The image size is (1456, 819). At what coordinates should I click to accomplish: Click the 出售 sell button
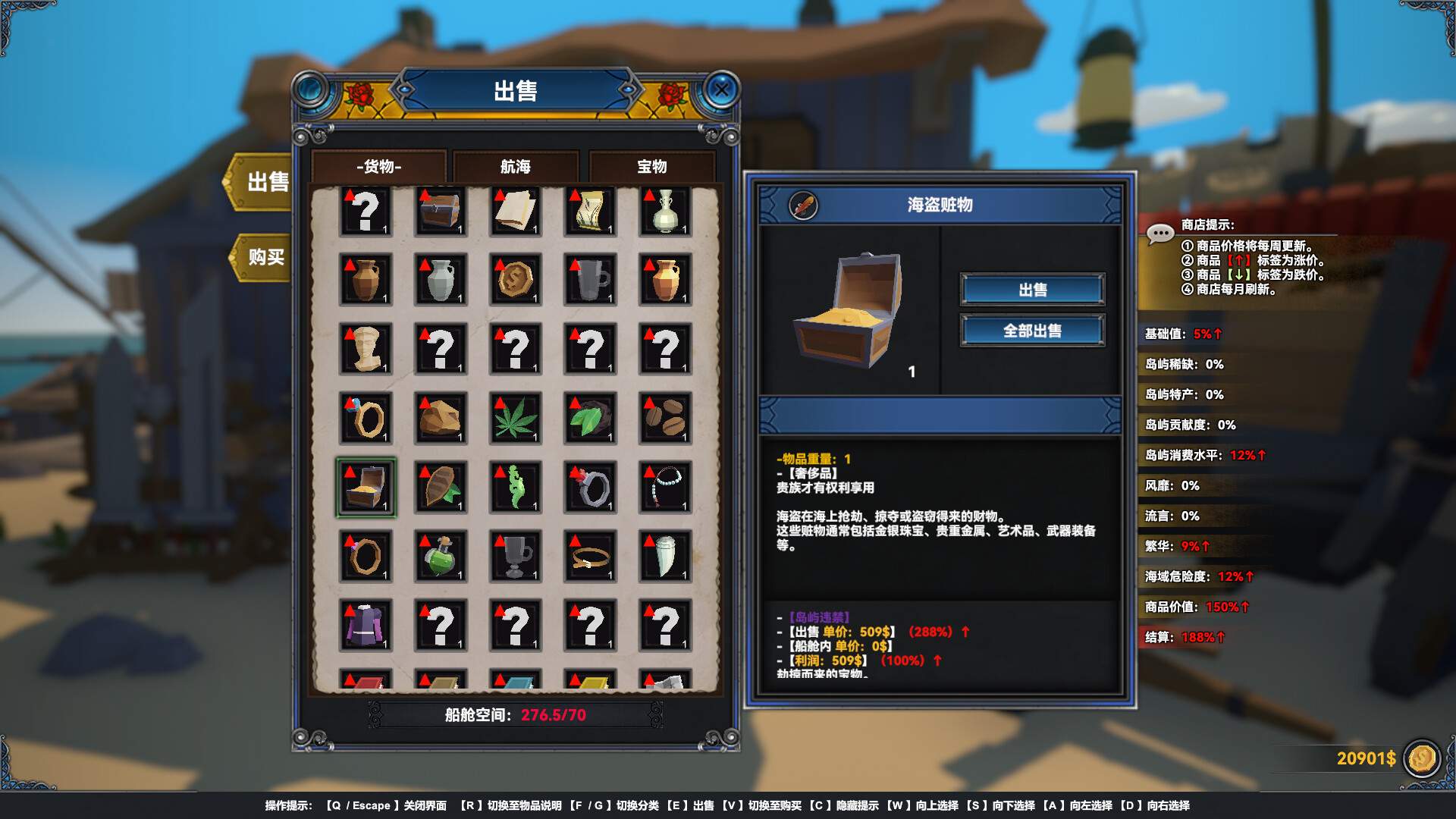[x=1032, y=289]
